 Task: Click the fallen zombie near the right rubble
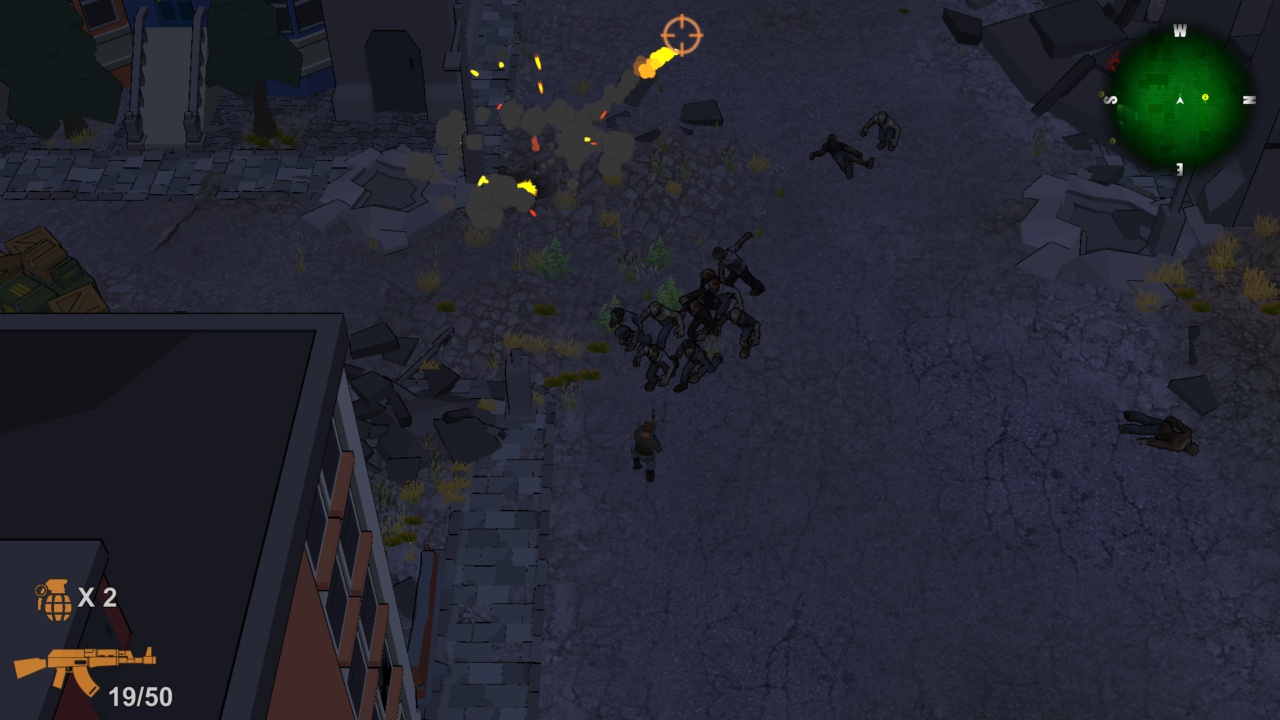click(1160, 430)
